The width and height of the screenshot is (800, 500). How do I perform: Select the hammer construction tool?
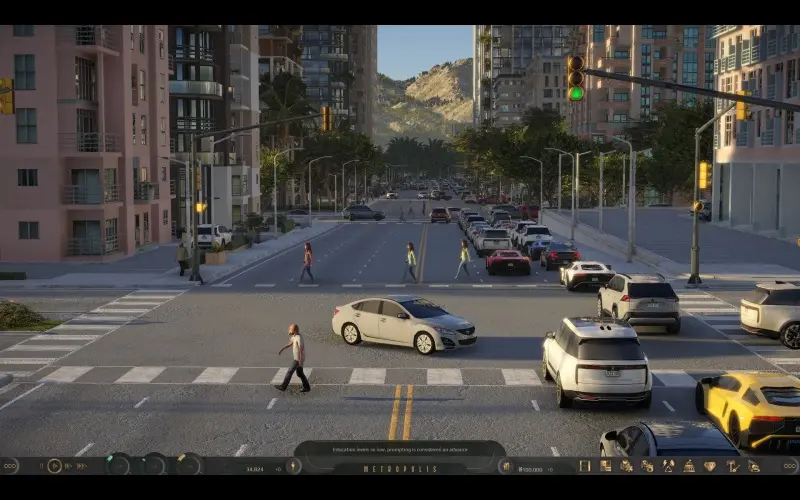[x=733, y=466]
